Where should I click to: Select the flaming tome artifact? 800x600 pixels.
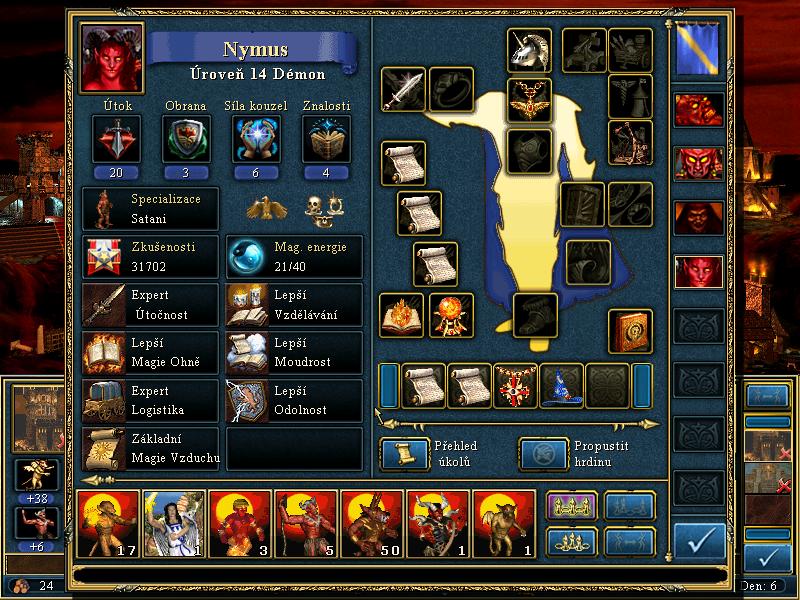[x=403, y=314]
